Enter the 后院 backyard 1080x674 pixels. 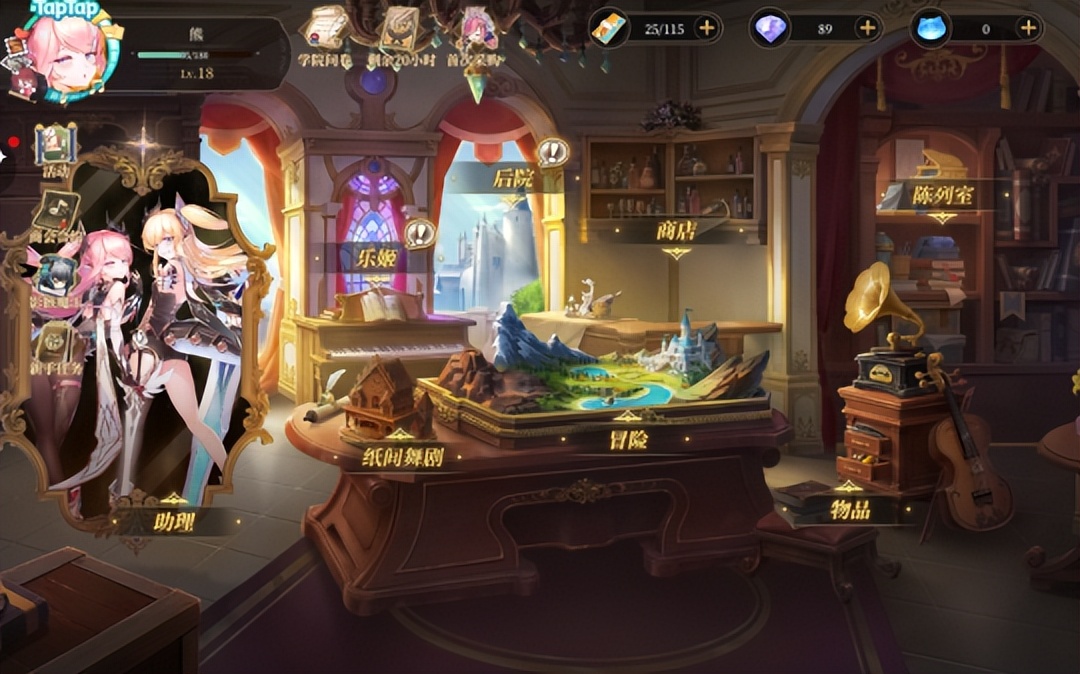515,179
